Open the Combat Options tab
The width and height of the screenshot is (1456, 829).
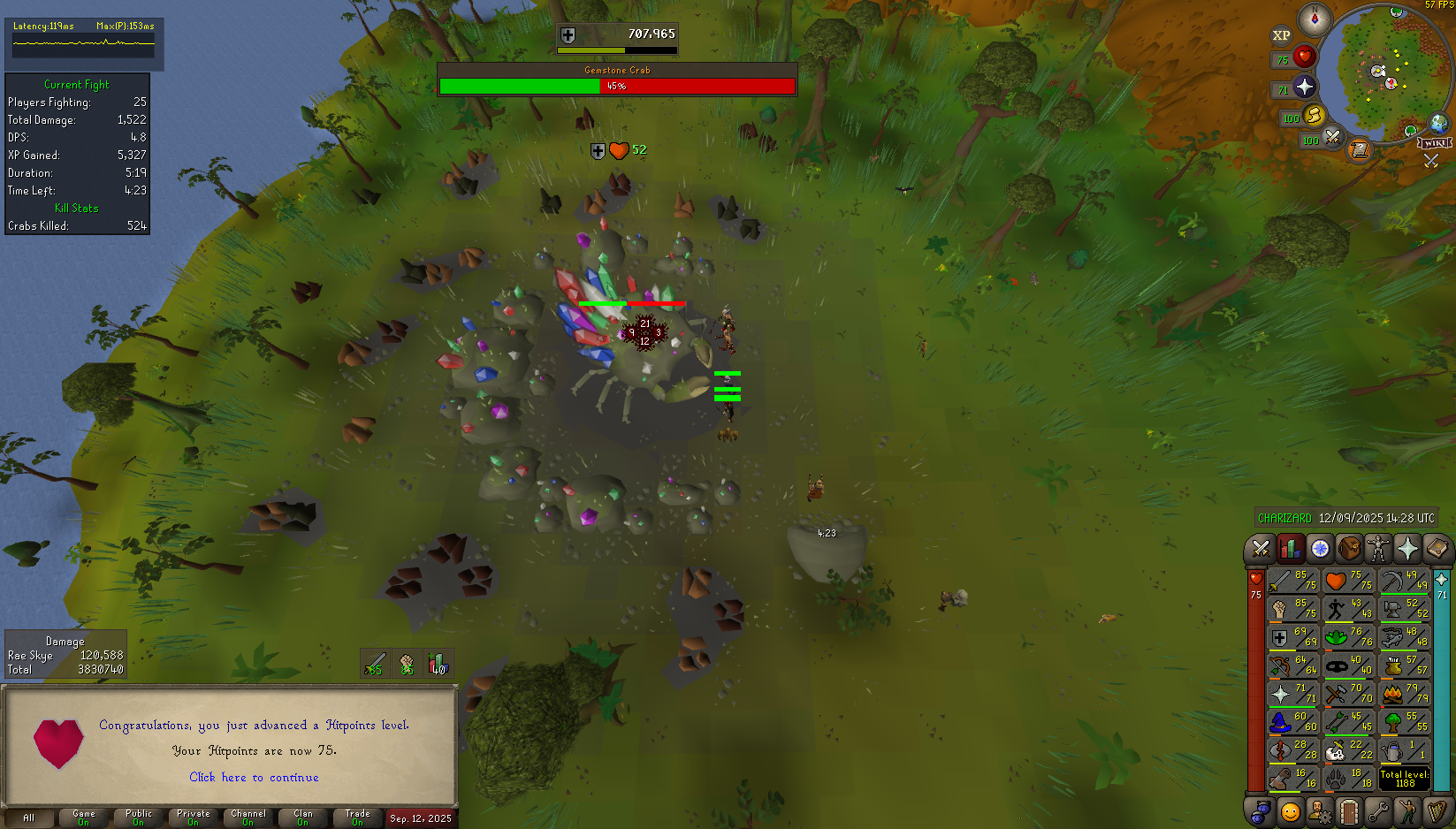(x=1260, y=549)
